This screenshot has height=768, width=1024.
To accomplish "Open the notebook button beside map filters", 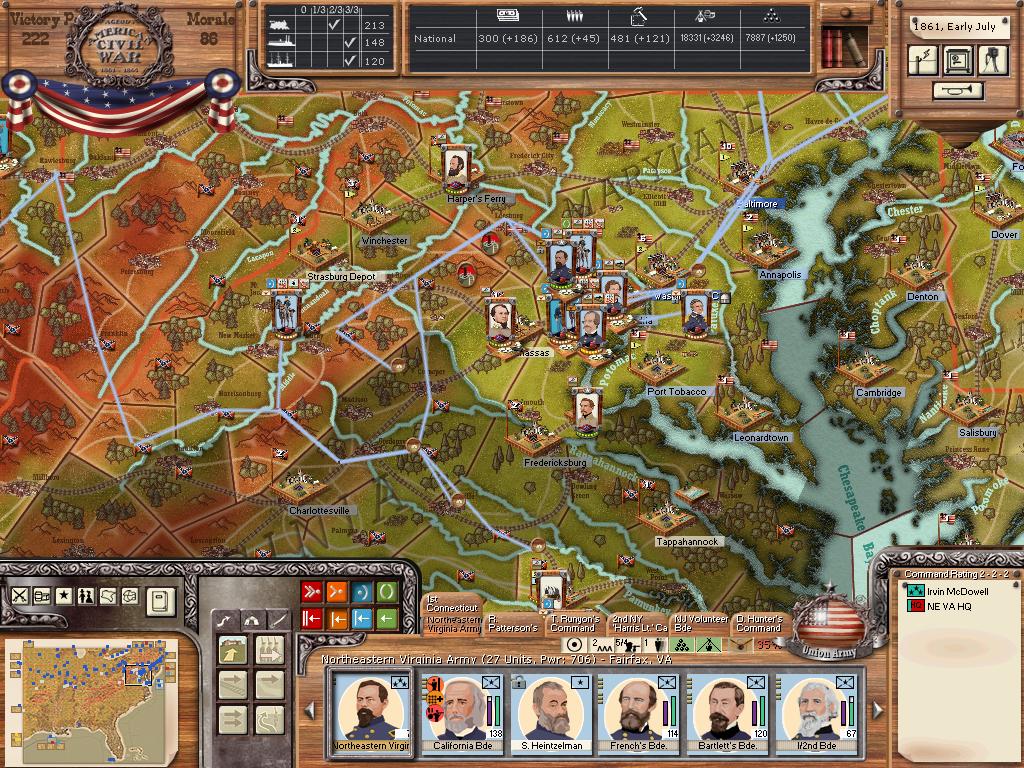I will [x=161, y=600].
